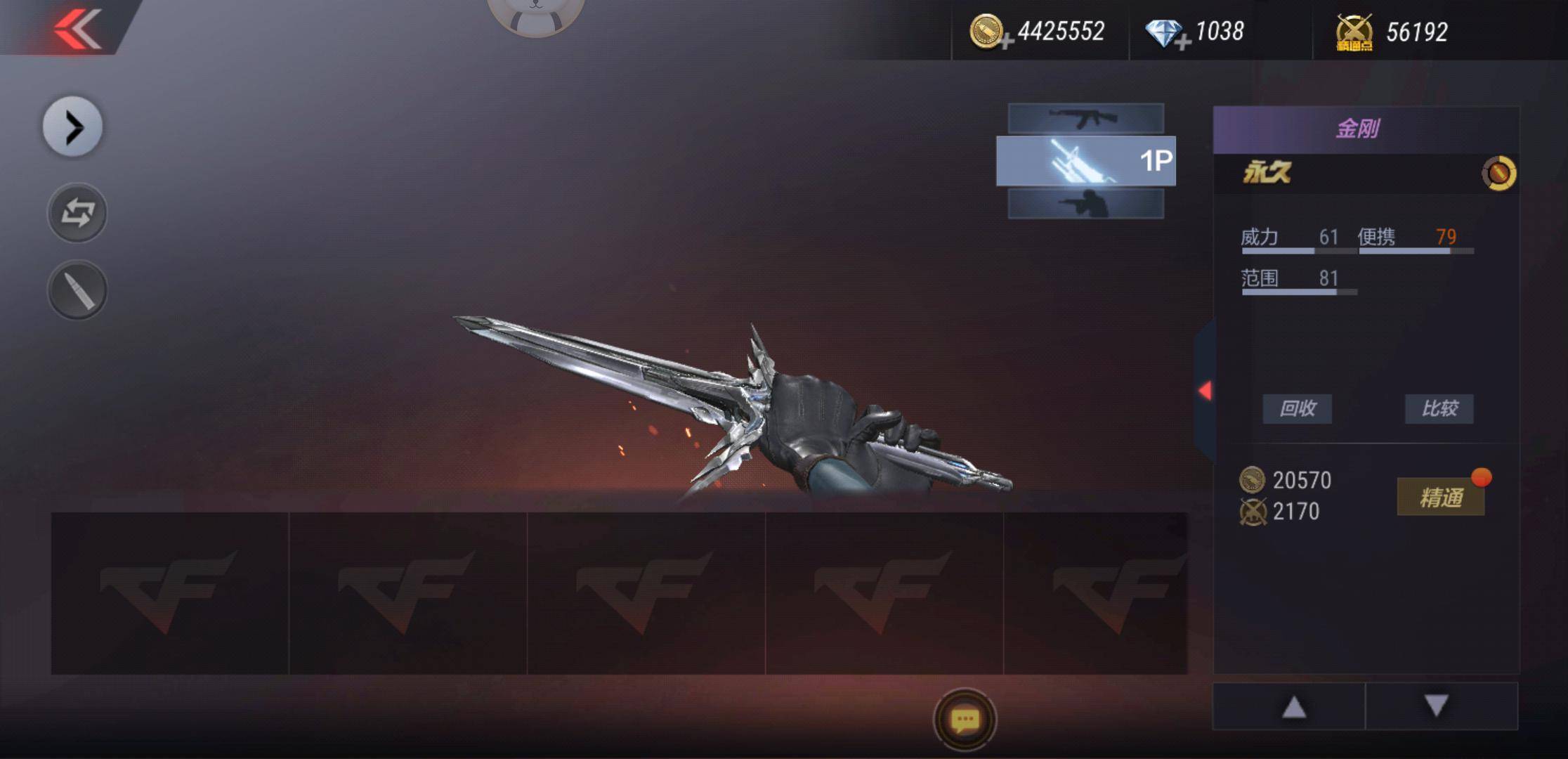Image resolution: width=1568 pixels, height=759 pixels.
Task: Select the 1P weapon view thumbnail
Action: [x=1085, y=161]
